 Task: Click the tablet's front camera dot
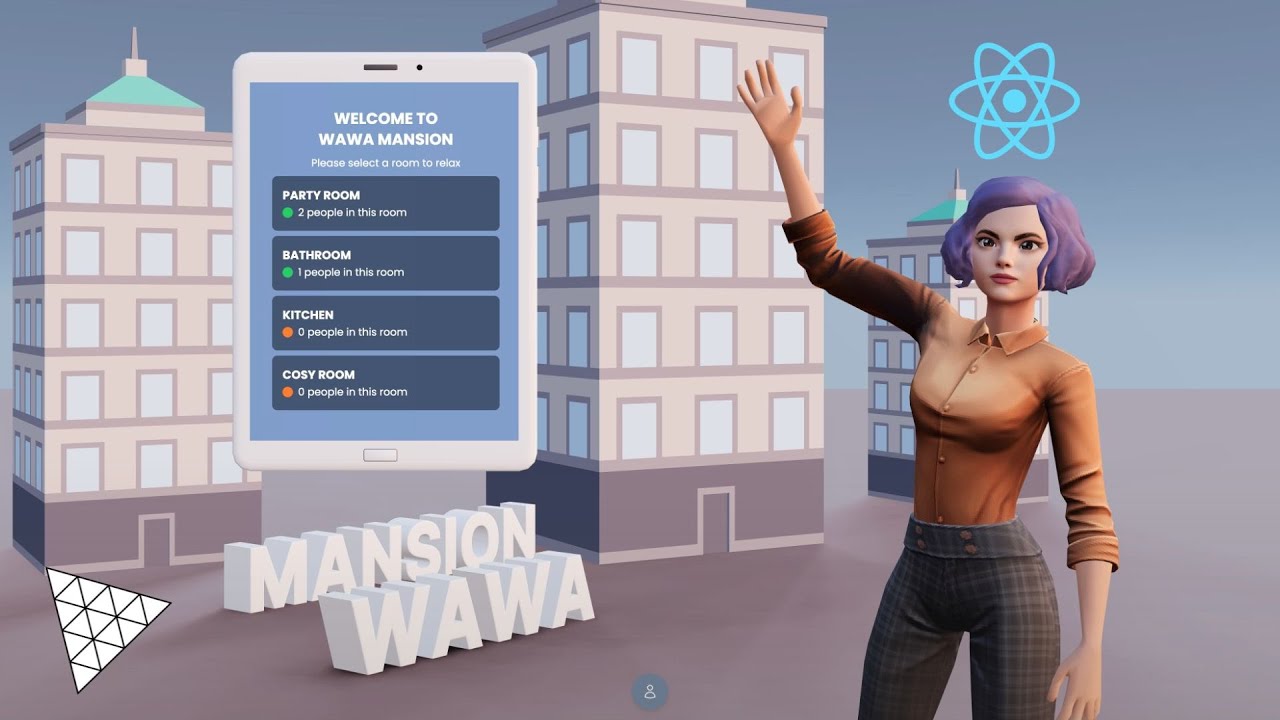click(x=419, y=68)
